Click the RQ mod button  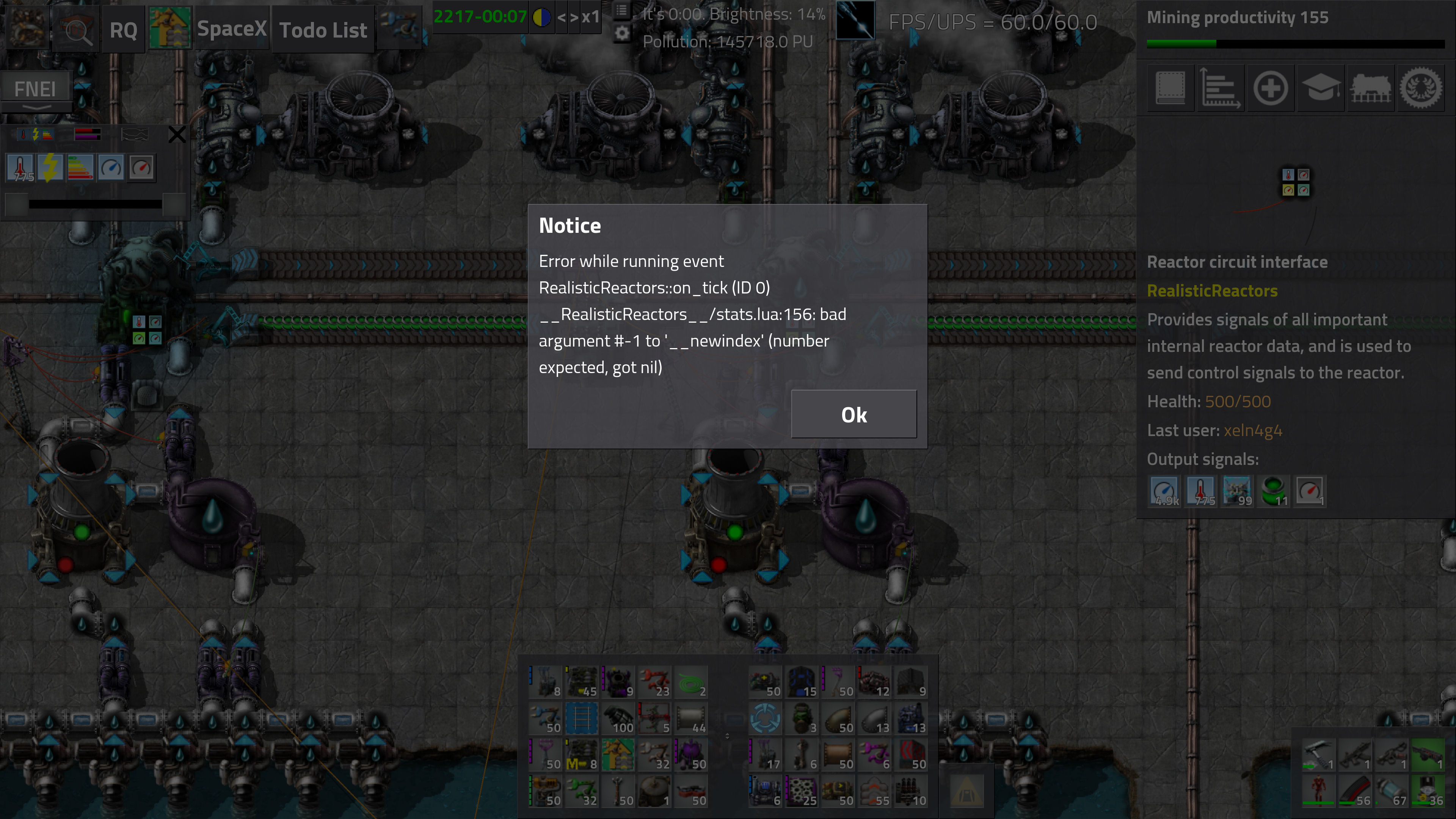tap(123, 30)
